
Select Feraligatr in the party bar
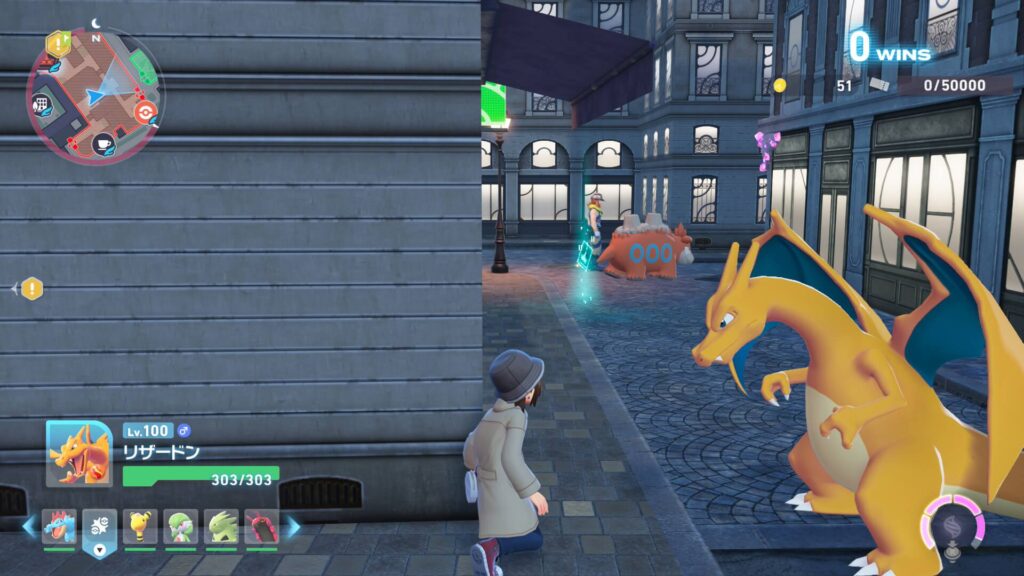pos(59,526)
